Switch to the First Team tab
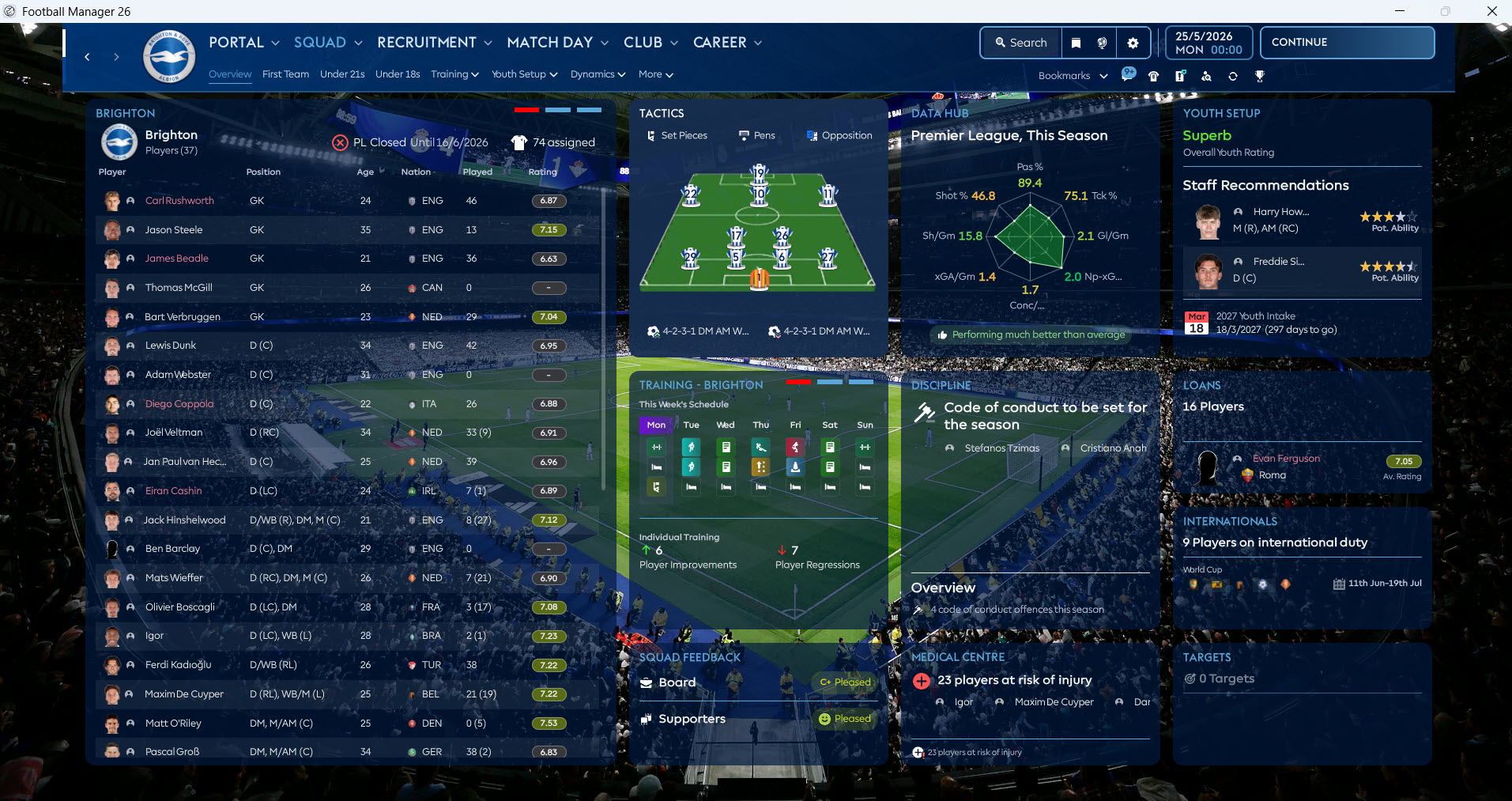This screenshot has height=801, width=1512. coord(285,74)
